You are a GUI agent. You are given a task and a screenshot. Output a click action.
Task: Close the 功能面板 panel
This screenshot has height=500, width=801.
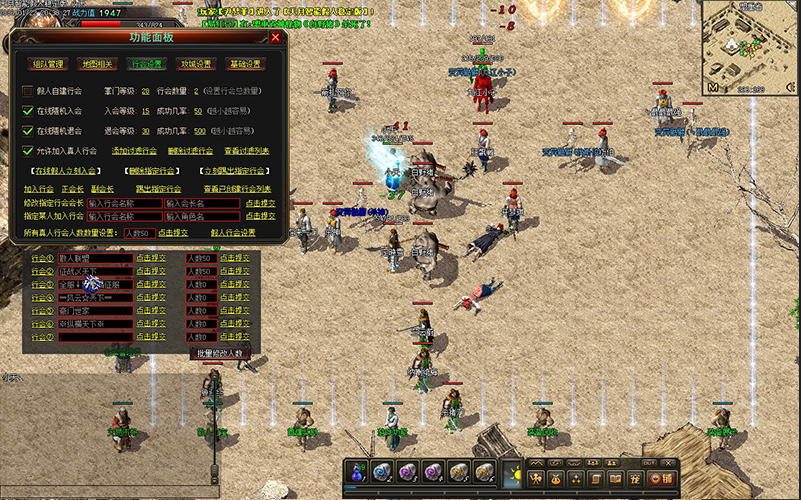point(276,38)
